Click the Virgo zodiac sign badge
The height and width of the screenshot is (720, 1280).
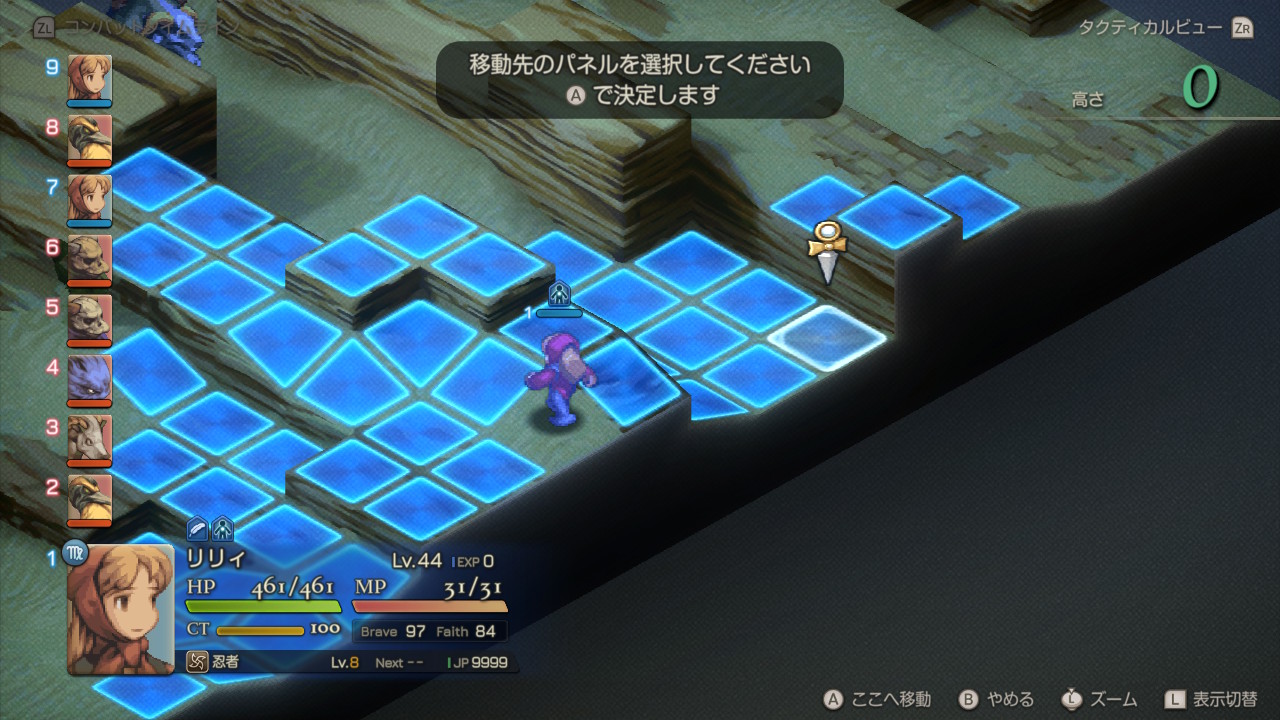click(x=76, y=551)
